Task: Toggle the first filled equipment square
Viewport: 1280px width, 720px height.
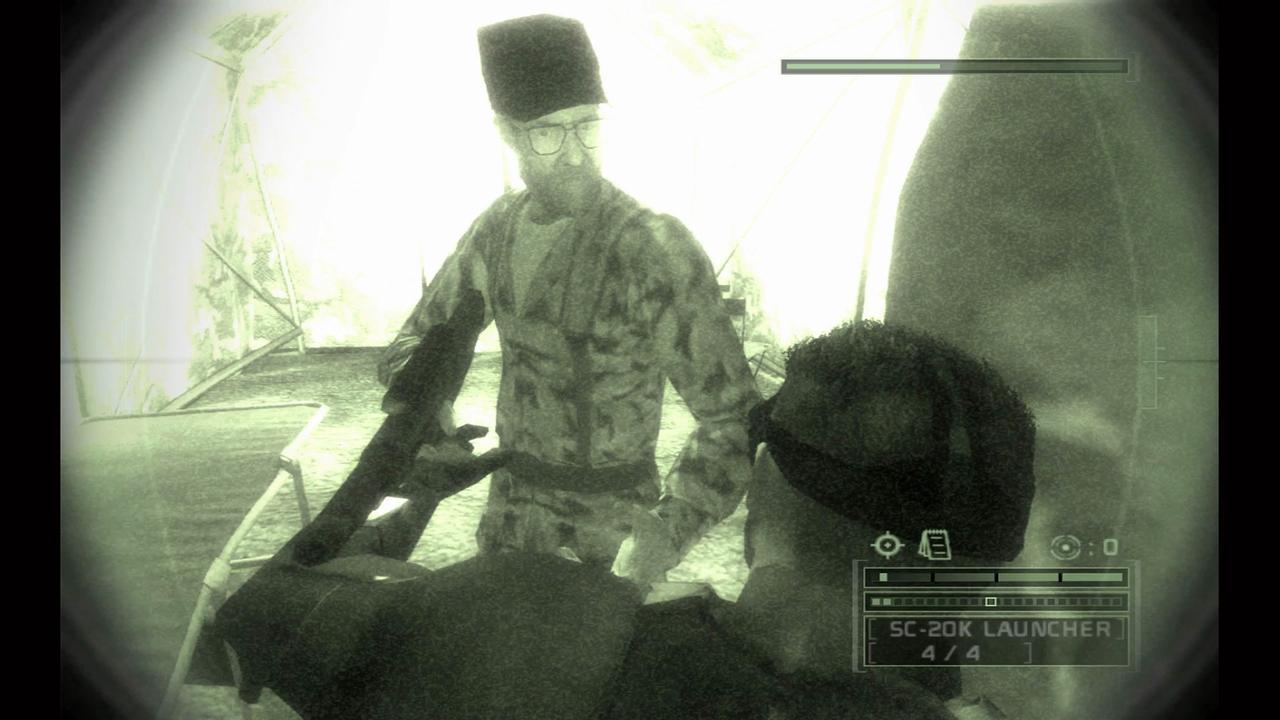Action: pos(876,601)
